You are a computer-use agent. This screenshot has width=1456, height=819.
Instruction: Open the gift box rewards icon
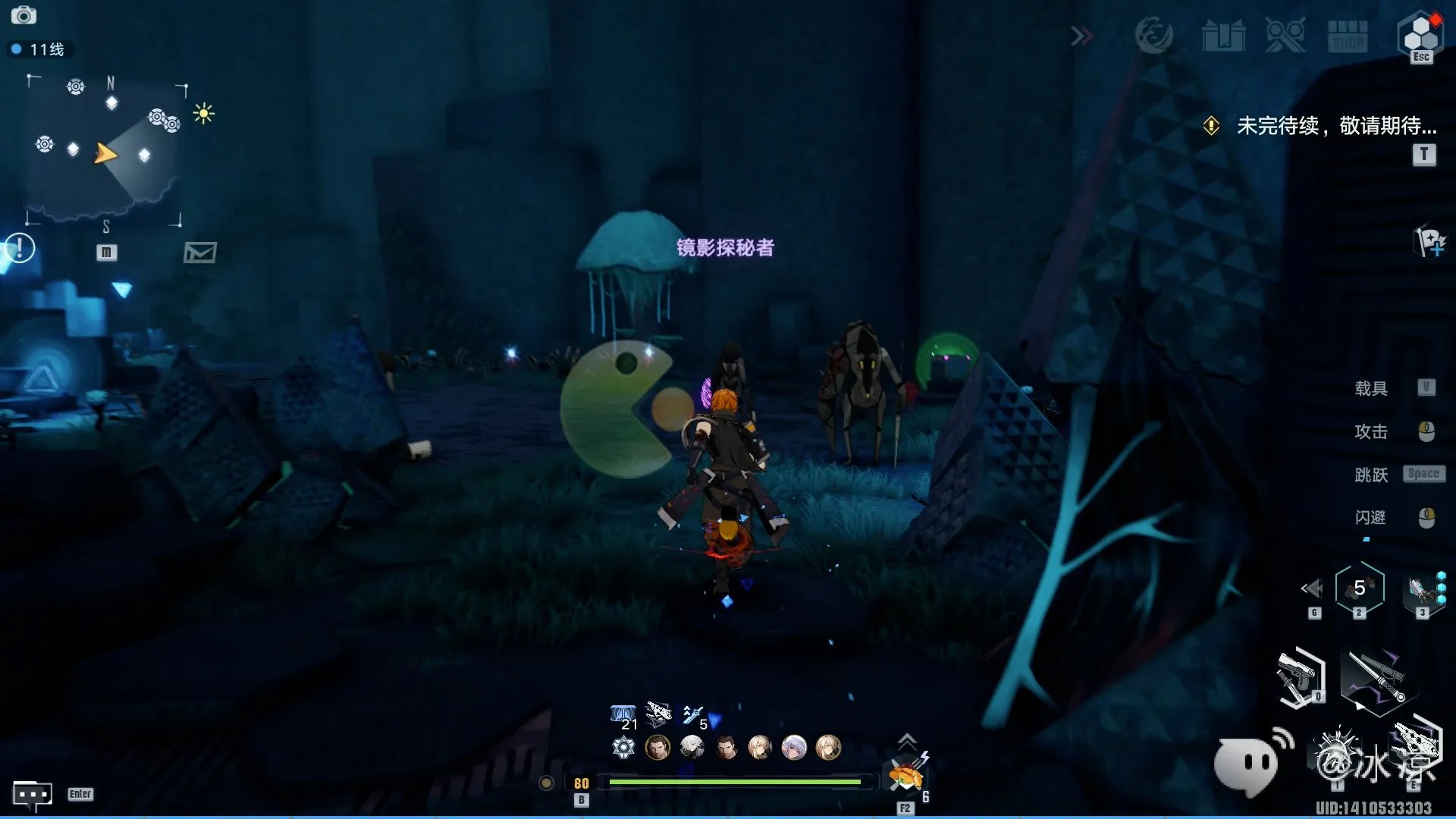pos(1223,36)
